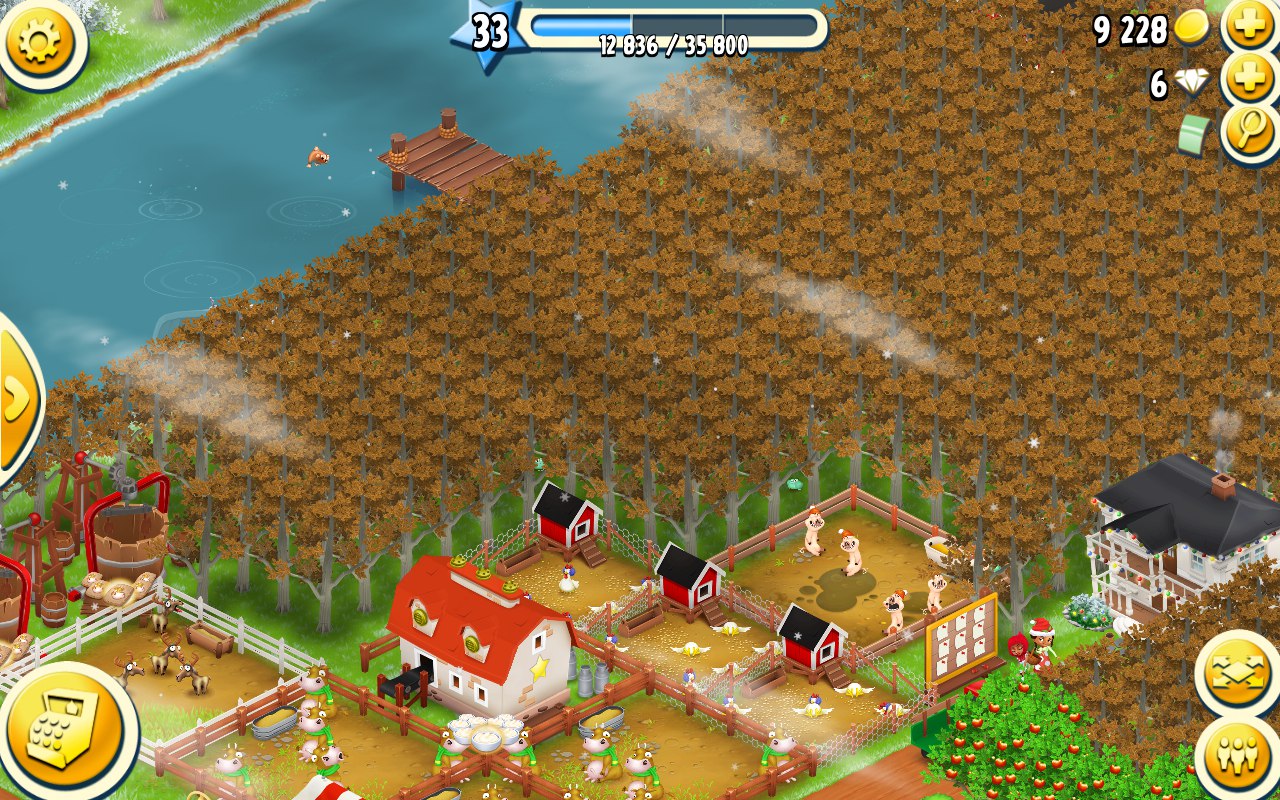Open the friends list button
This screenshot has width=1280, height=800.
tap(1238, 757)
